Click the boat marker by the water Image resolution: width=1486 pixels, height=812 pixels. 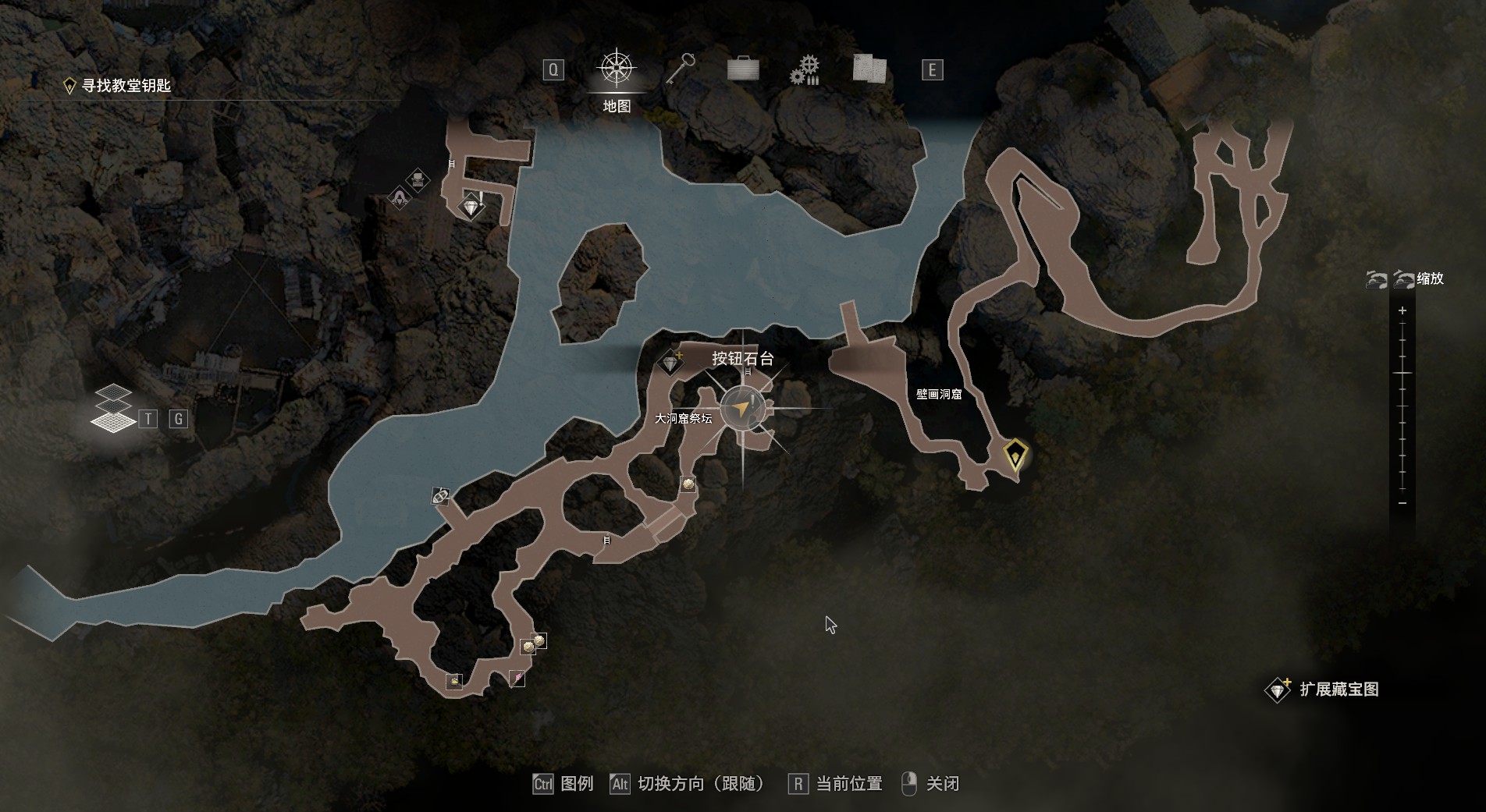point(440,496)
